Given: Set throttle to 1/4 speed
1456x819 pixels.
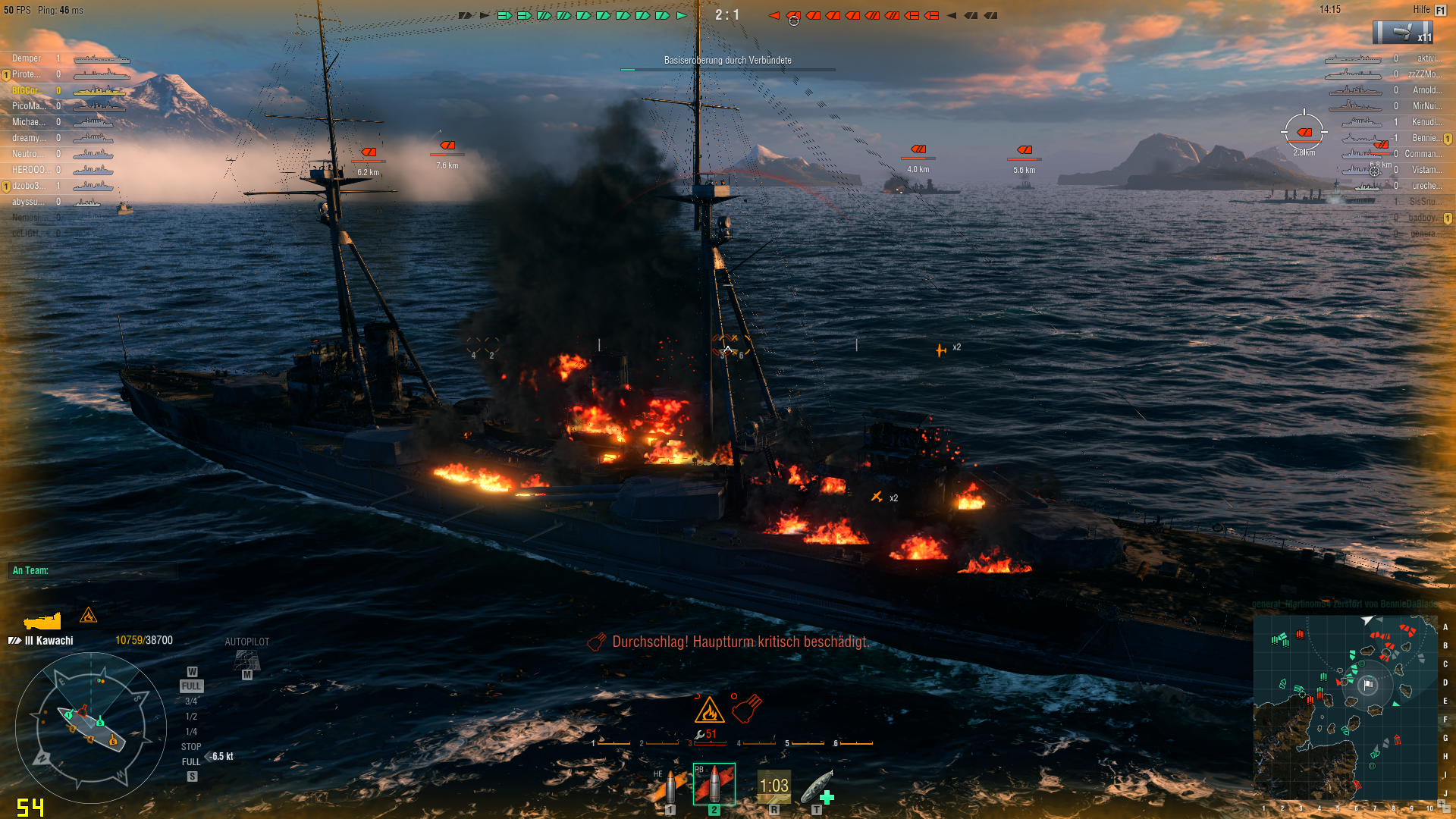Looking at the screenshot, I should (191, 732).
